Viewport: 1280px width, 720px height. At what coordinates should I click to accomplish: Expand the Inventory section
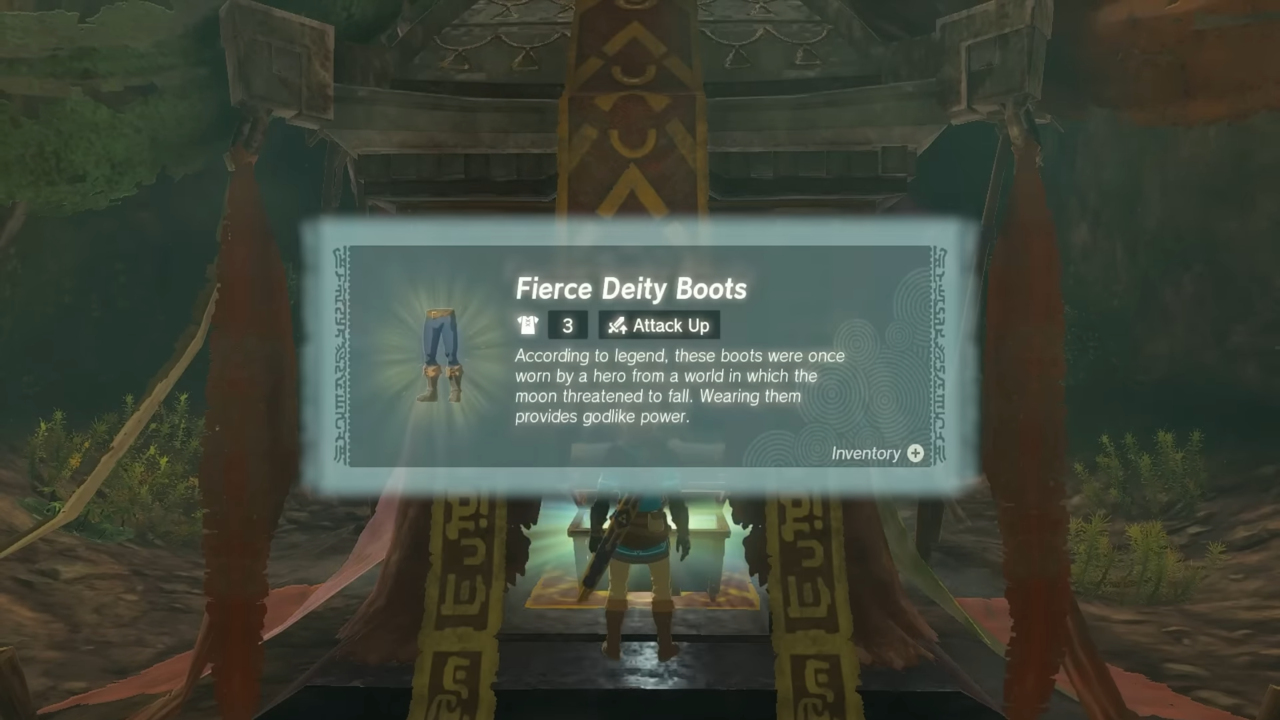point(876,453)
